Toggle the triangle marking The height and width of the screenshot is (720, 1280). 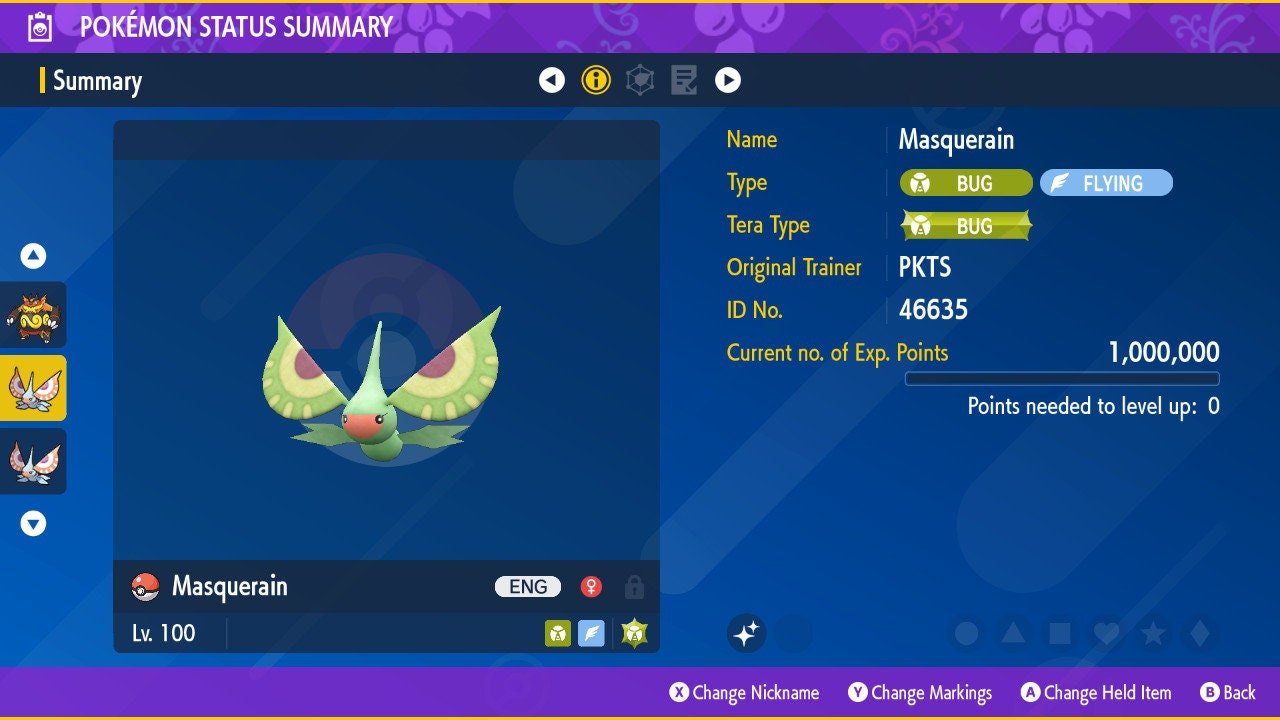(x=1013, y=633)
